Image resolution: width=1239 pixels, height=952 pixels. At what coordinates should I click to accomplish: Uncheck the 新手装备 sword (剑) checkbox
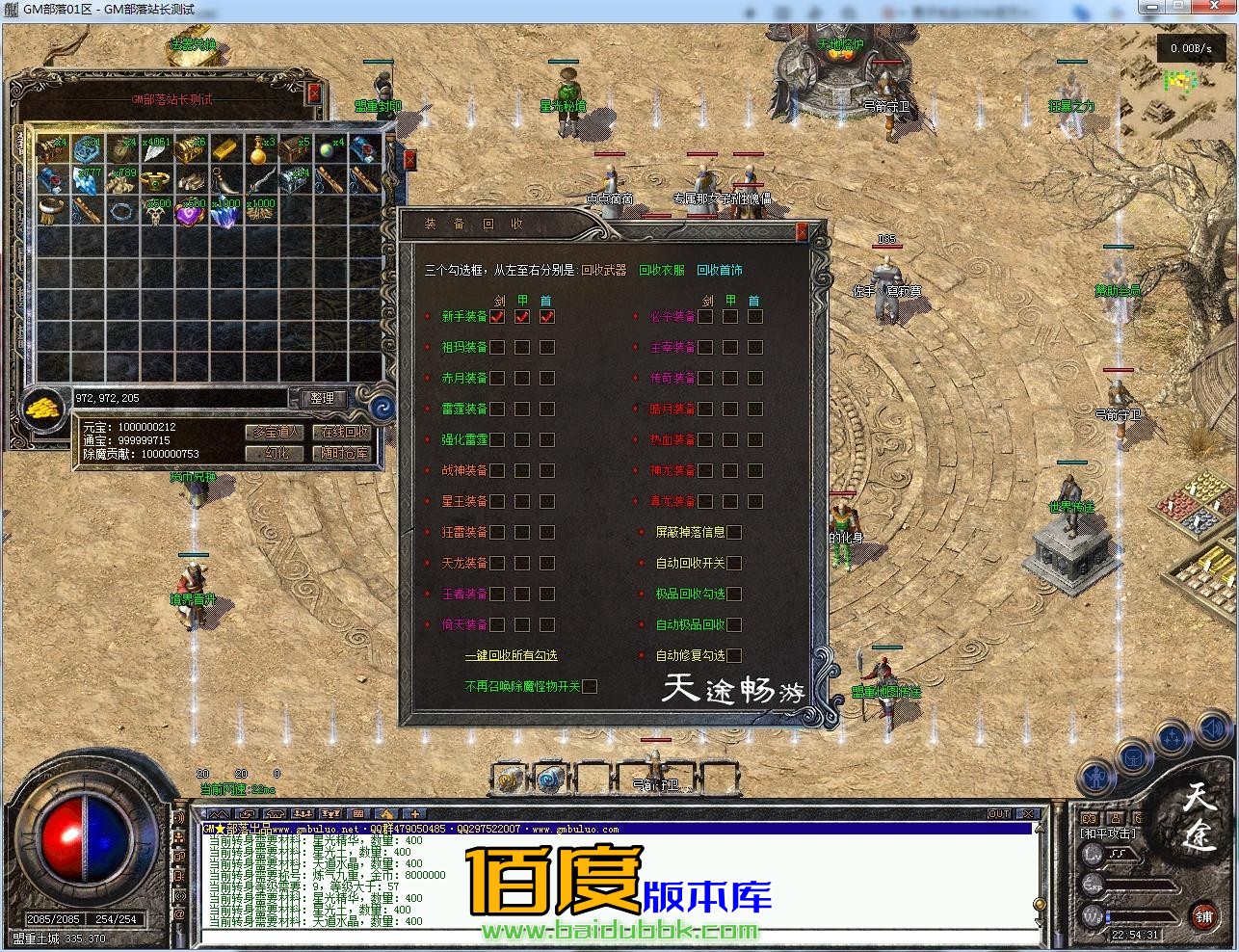496,316
